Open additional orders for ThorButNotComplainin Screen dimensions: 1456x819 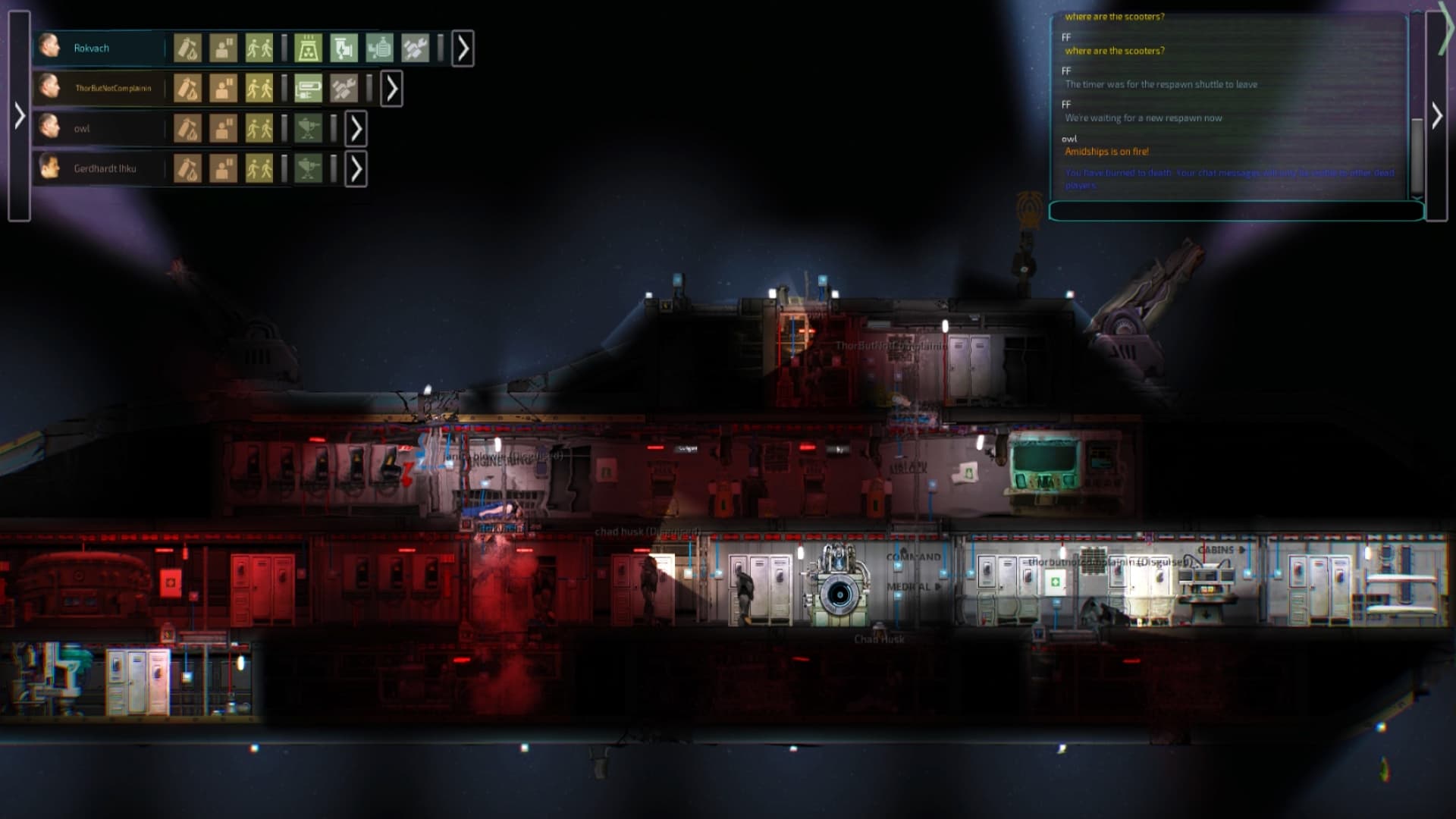(x=391, y=88)
